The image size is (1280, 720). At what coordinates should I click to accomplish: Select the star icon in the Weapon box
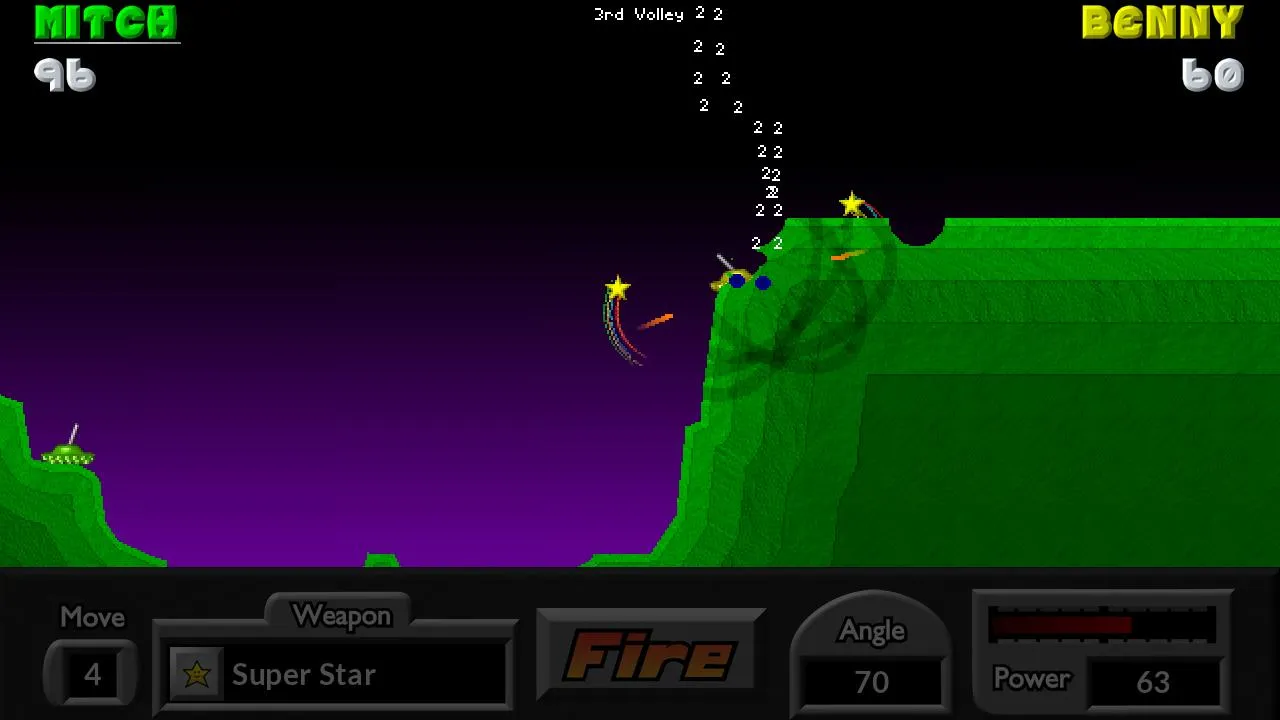[x=197, y=674]
